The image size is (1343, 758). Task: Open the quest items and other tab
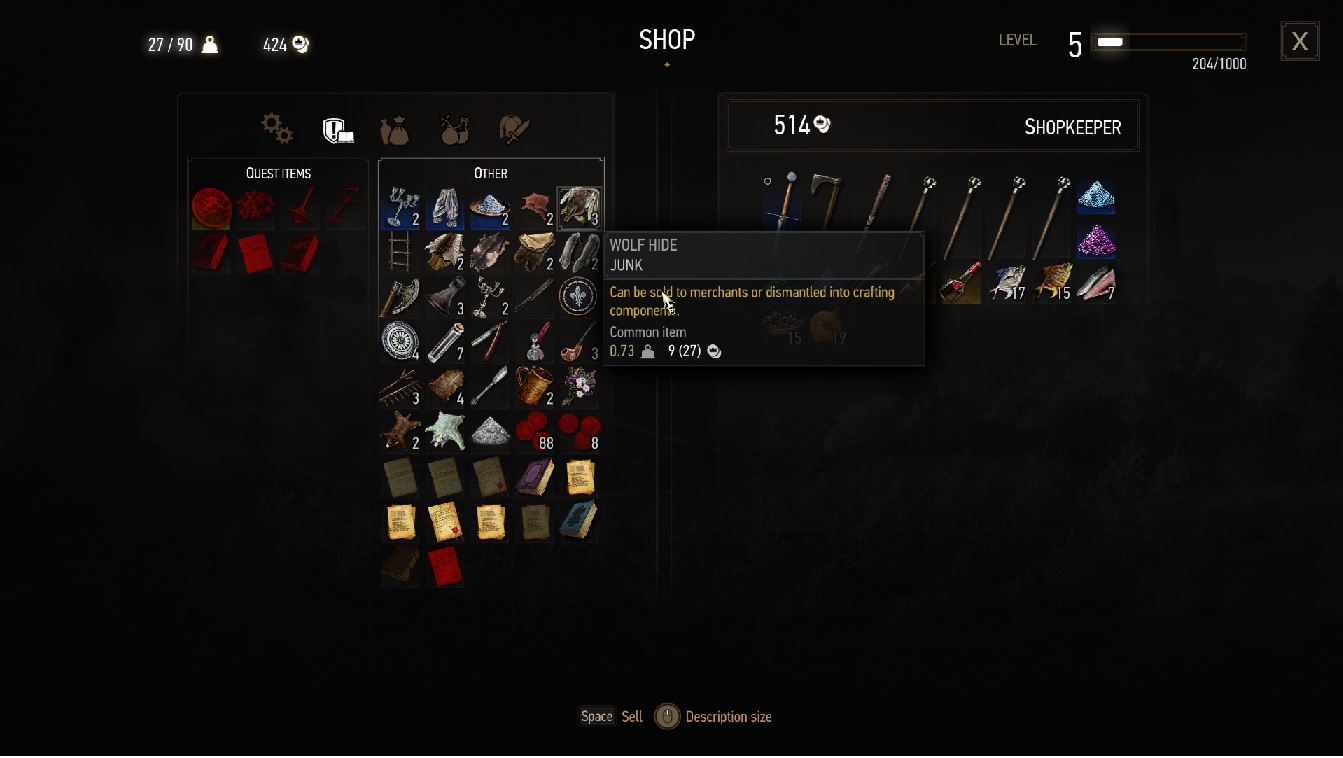point(337,129)
